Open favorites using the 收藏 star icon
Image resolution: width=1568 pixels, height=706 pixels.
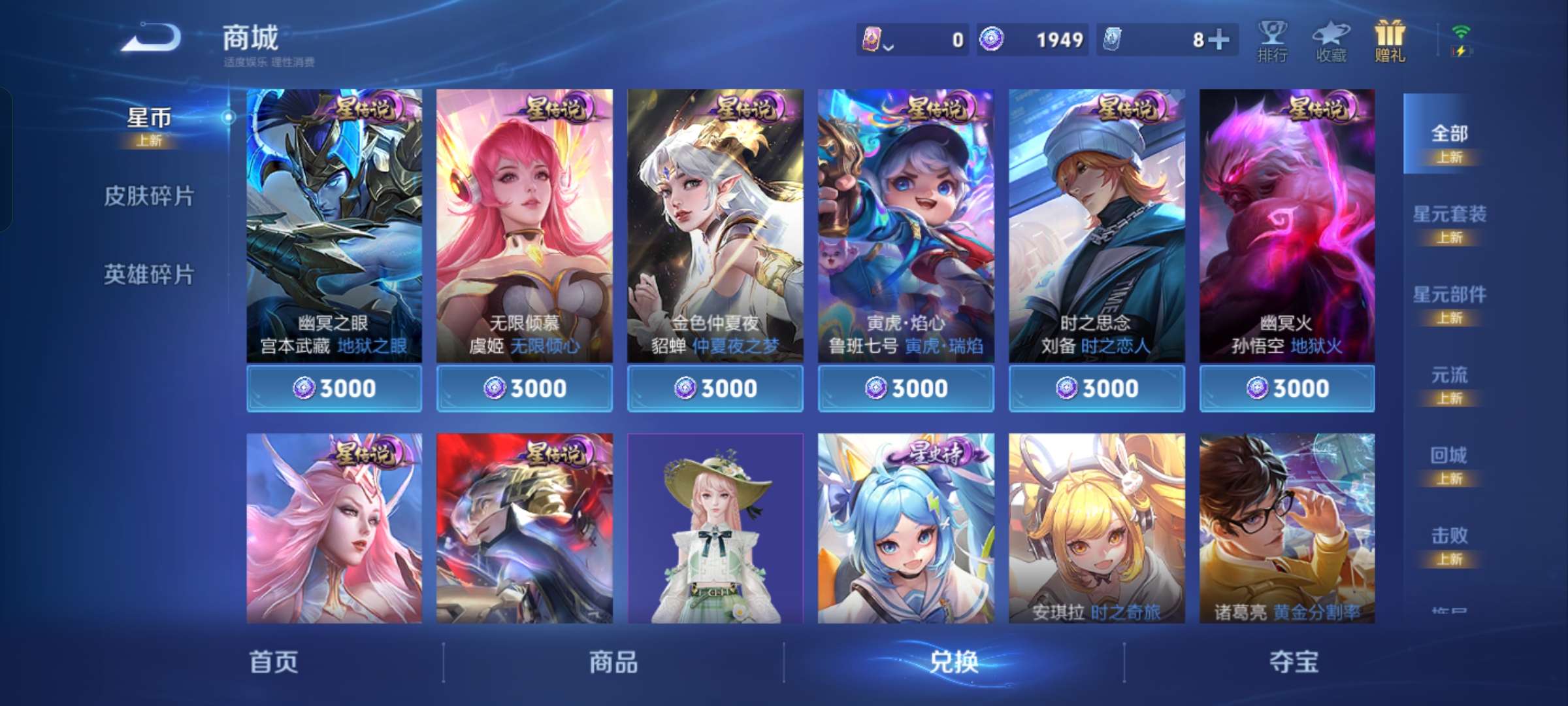pyautogui.click(x=1331, y=41)
